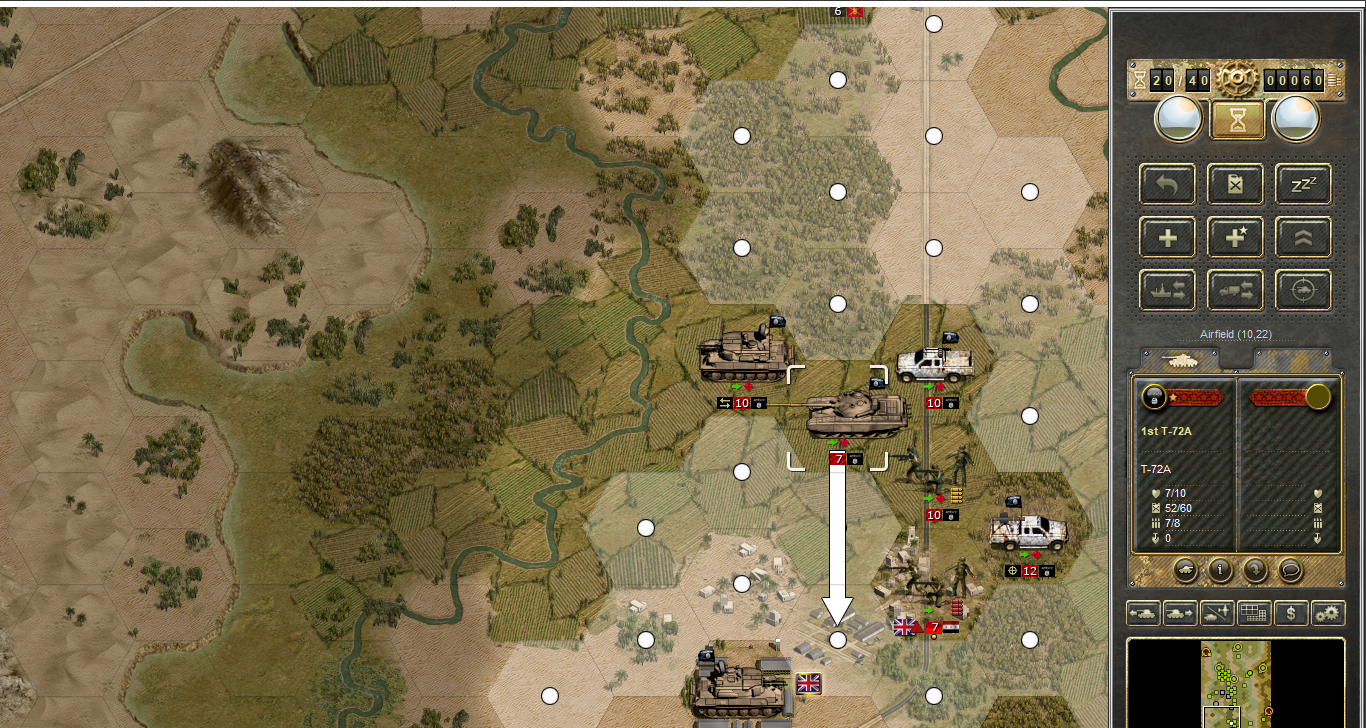End the turn with the hourglass button
Screen dimensions: 1366x728
click(1238, 120)
